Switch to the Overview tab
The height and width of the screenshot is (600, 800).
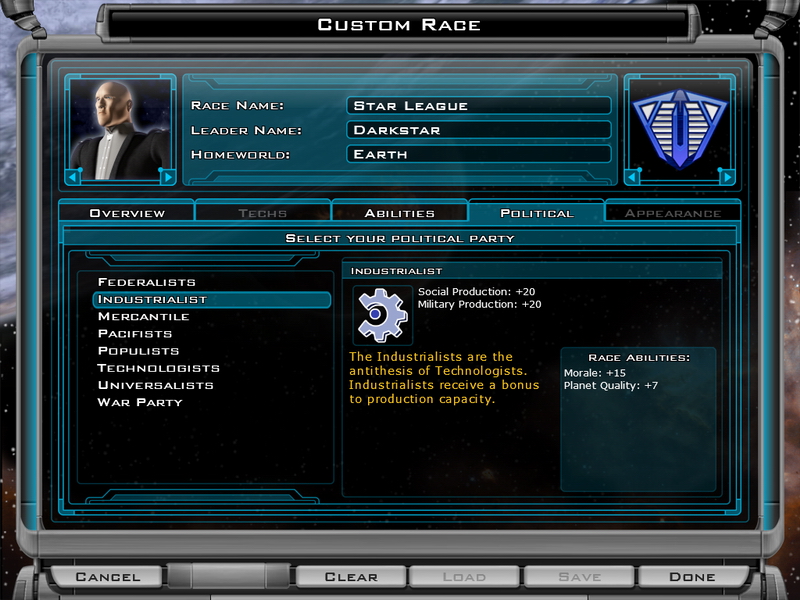(x=127, y=213)
